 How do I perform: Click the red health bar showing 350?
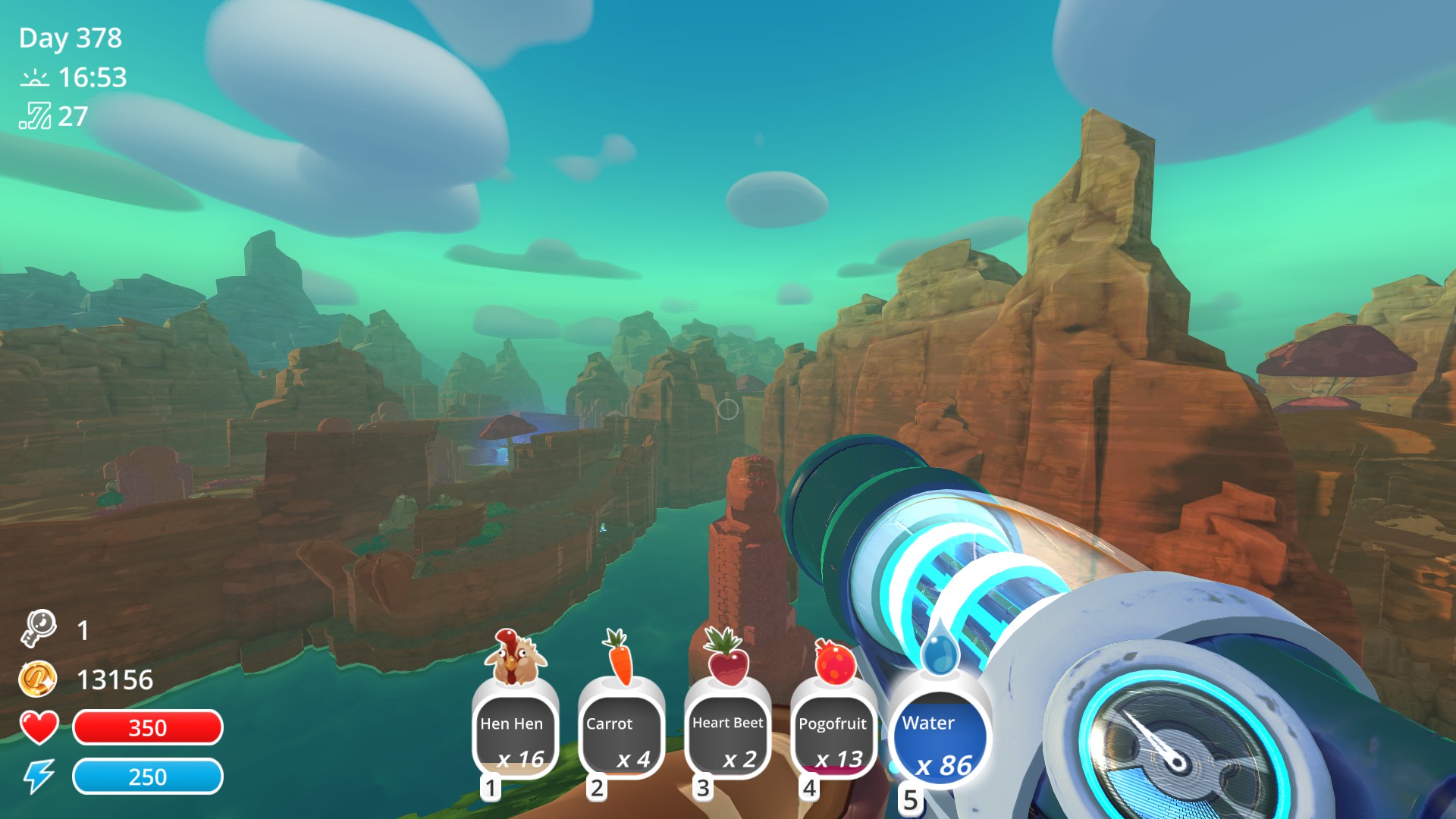click(x=147, y=729)
